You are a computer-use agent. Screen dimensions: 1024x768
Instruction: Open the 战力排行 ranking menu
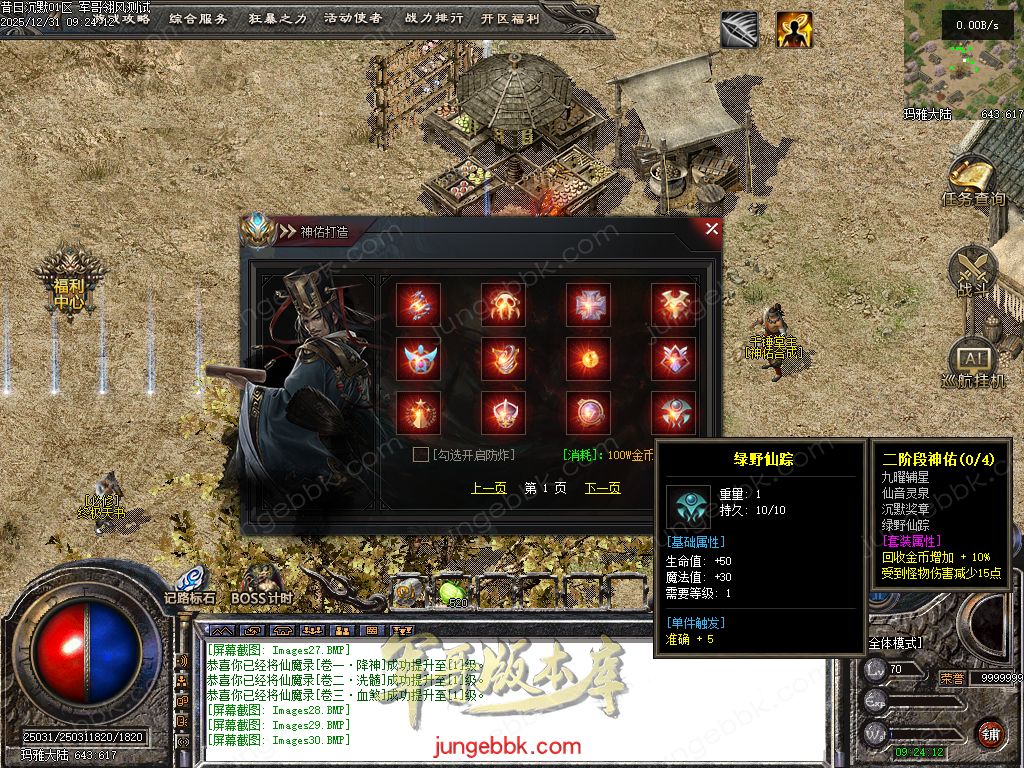(x=434, y=18)
